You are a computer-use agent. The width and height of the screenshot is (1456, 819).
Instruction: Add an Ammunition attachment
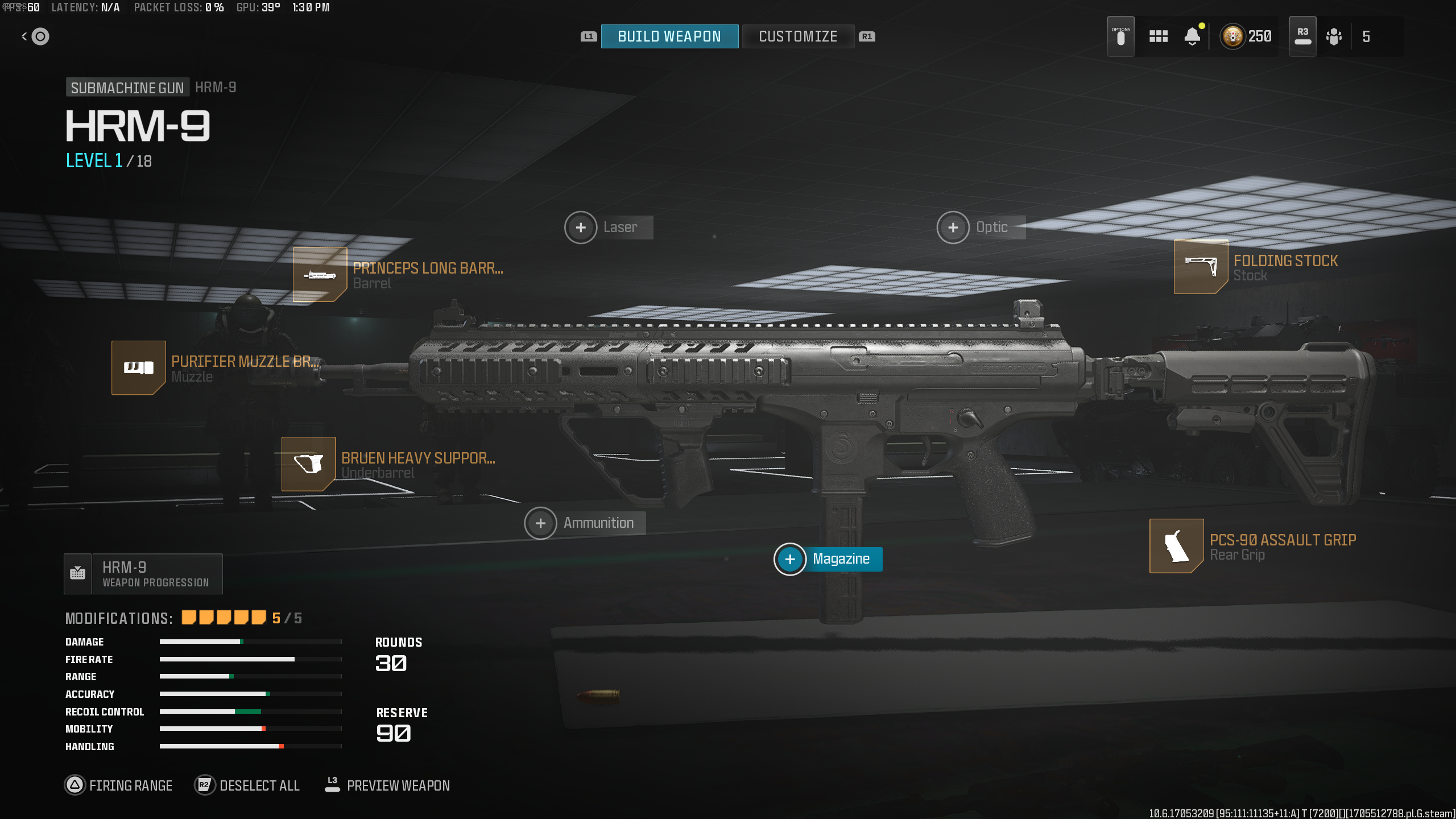pos(541,523)
